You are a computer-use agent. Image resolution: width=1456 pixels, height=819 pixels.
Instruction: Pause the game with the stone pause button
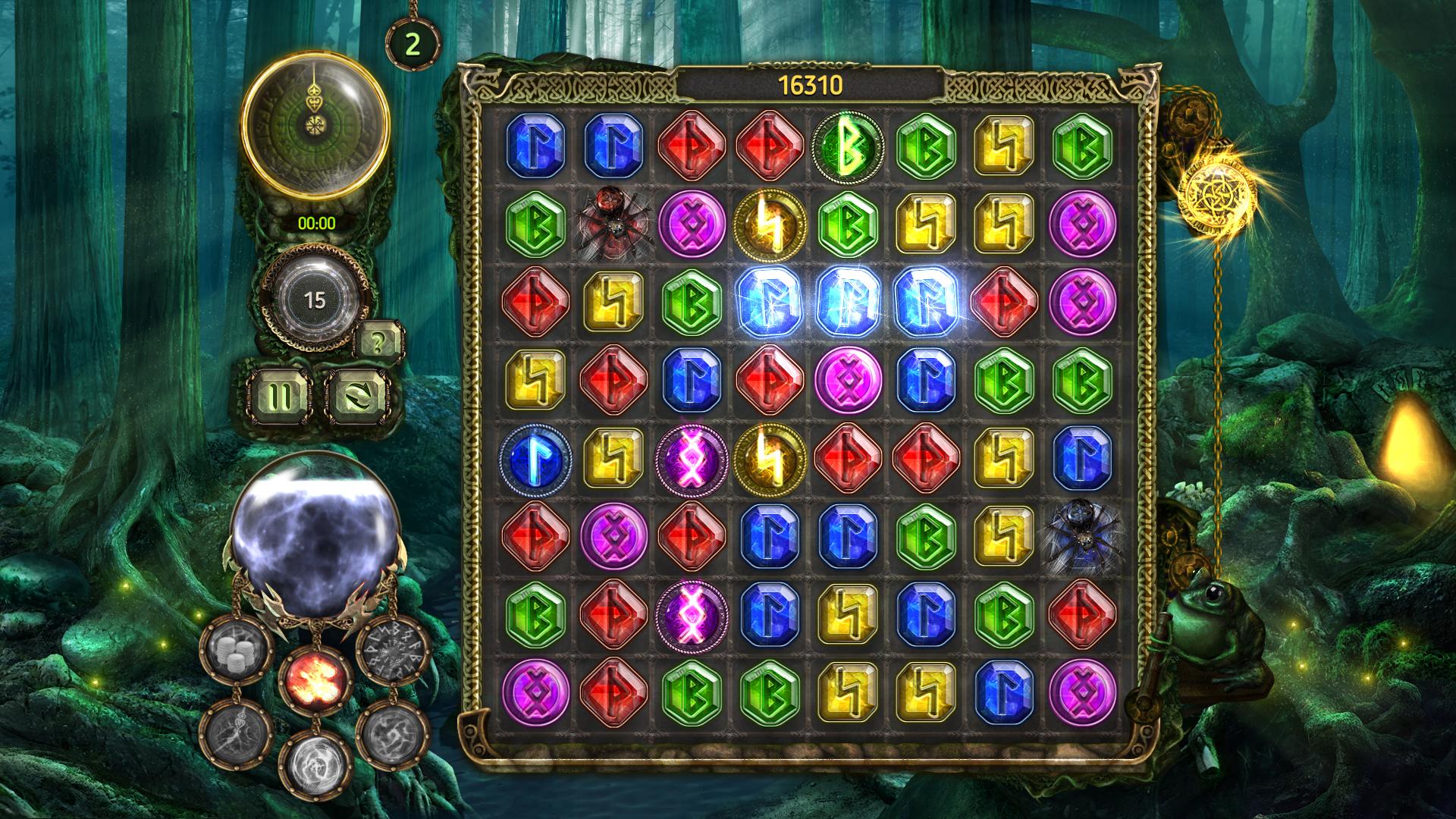coord(280,395)
